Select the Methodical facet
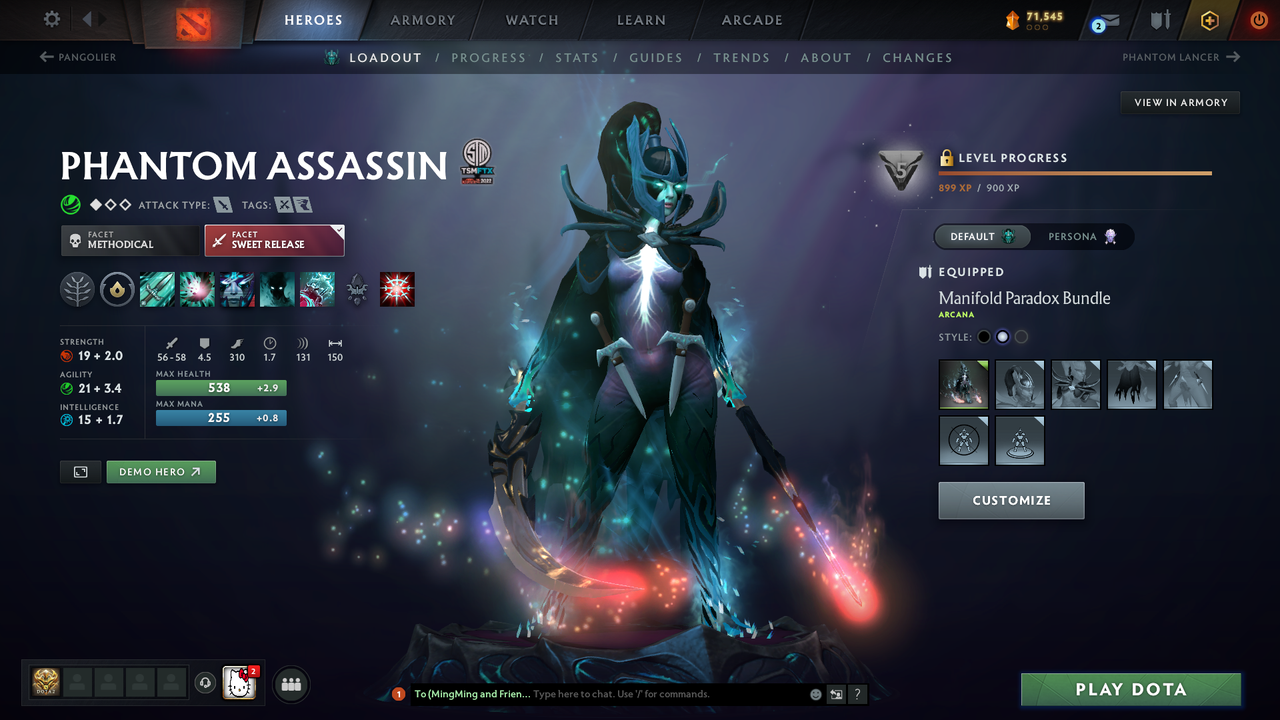The height and width of the screenshot is (720, 1280). pyautogui.click(x=129, y=240)
